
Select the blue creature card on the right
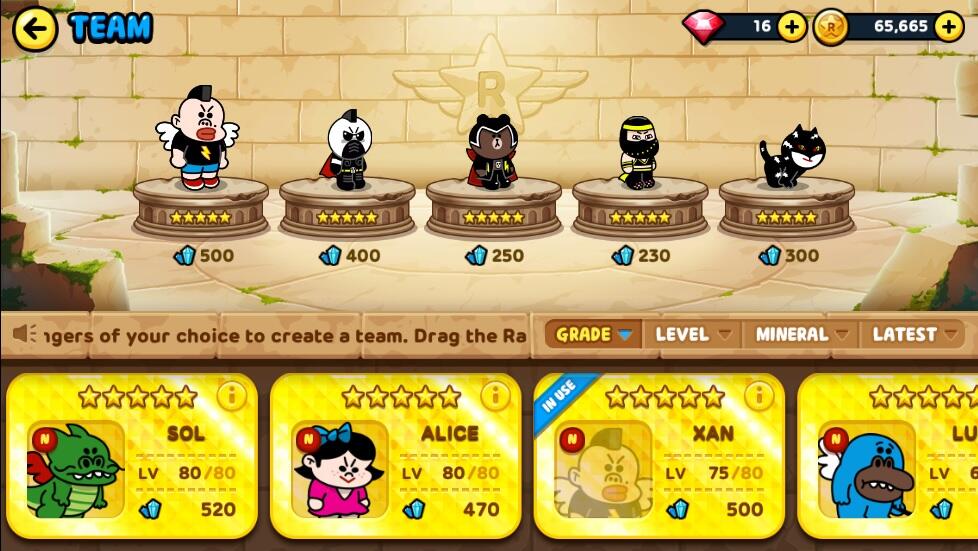pyautogui.click(x=890, y=462)
